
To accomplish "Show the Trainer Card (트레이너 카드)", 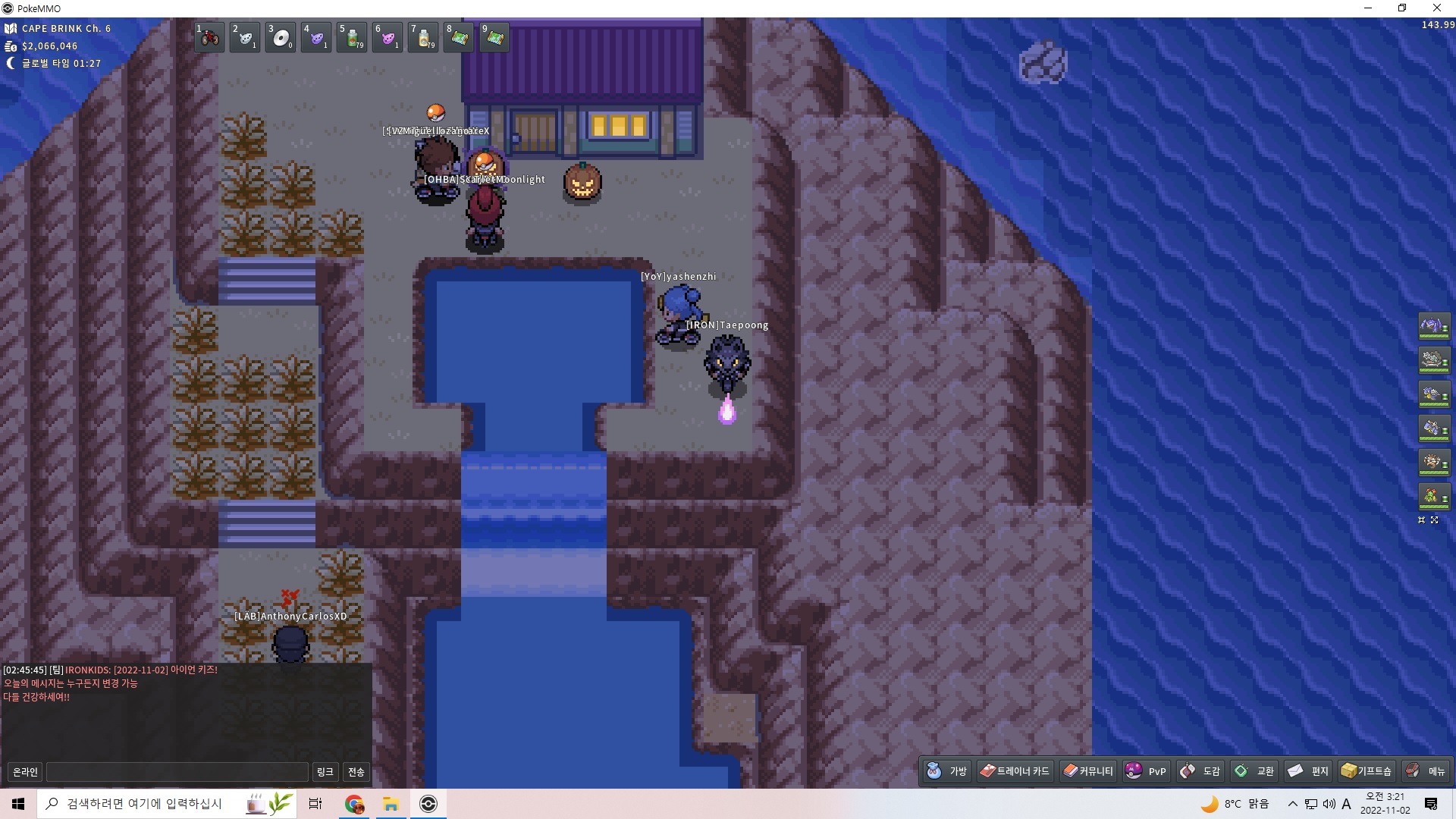I will [x=1015, y=771].
